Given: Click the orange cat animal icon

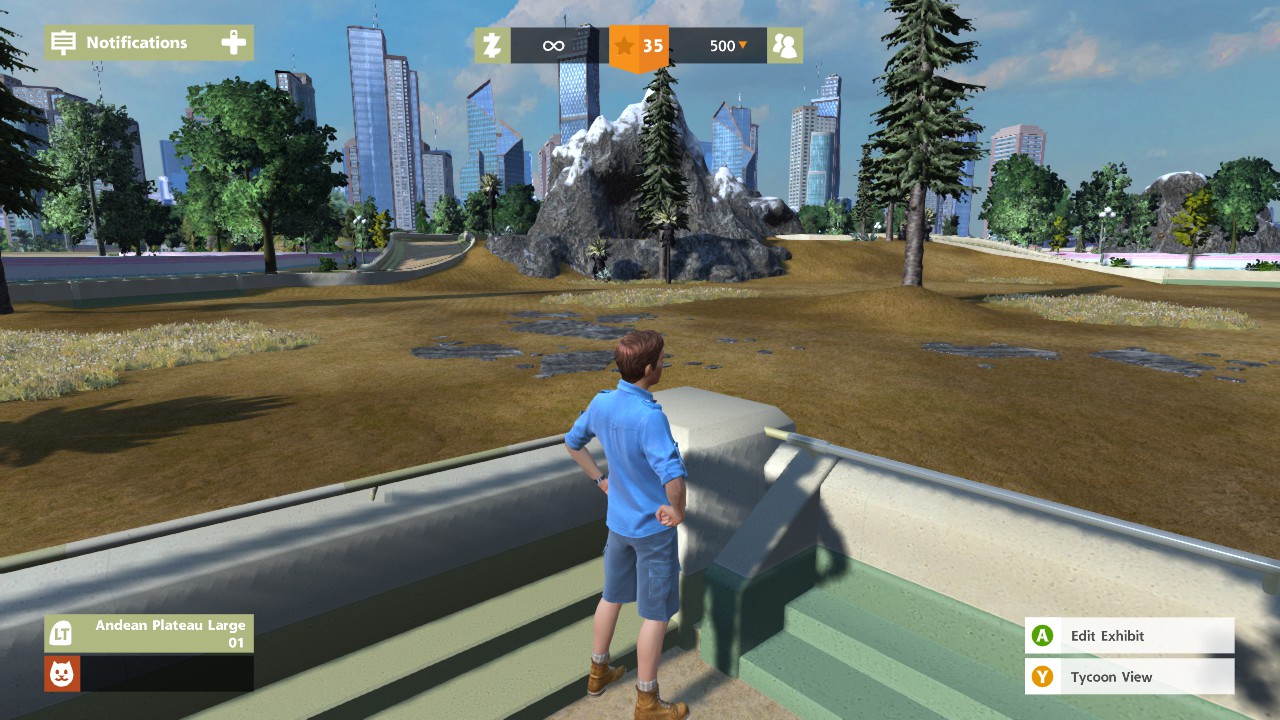Looking at the screenshot, I should pos(62,674).
